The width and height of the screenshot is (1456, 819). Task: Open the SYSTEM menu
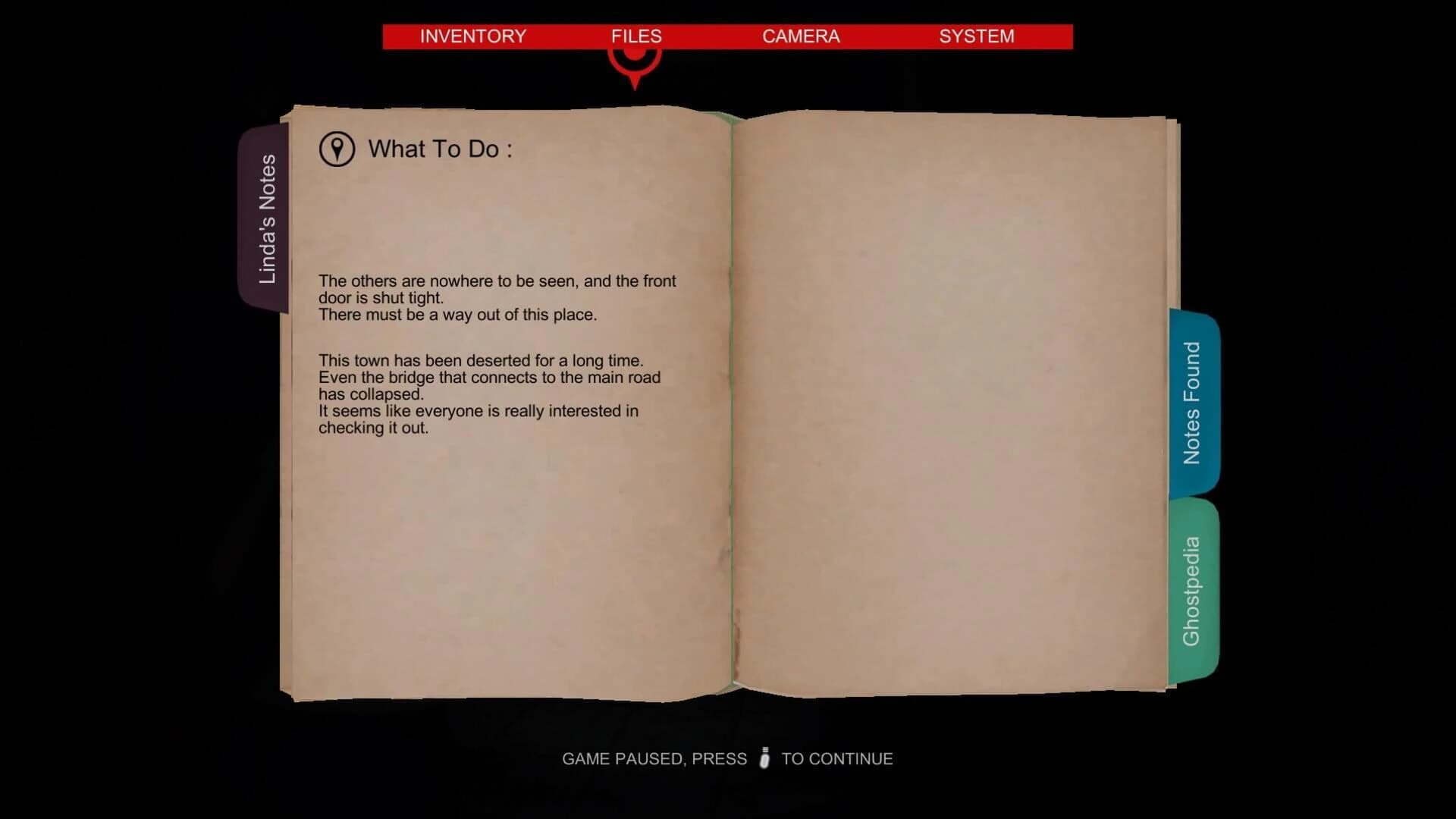pyautogui.click(x=977, y=36)
